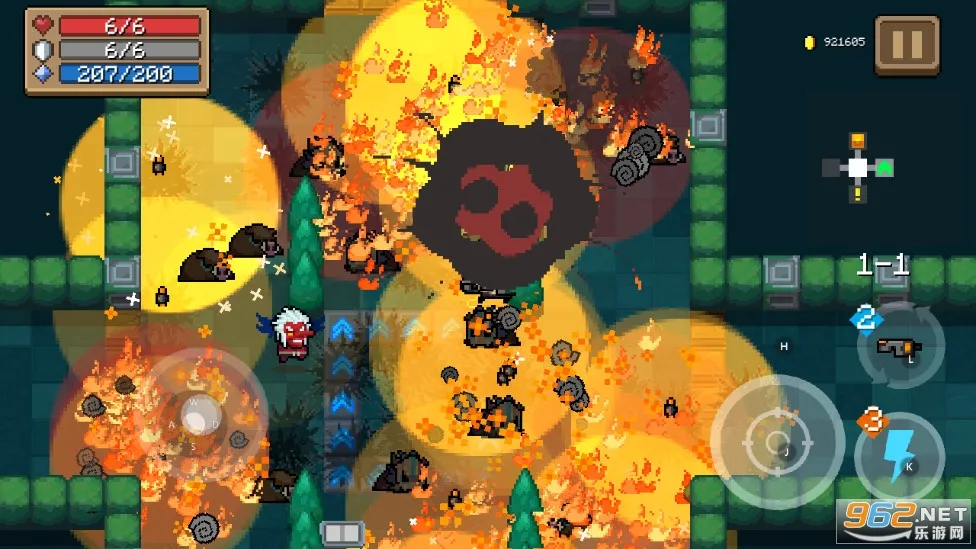Tap the crosshair attack button

tap(777, 442)
